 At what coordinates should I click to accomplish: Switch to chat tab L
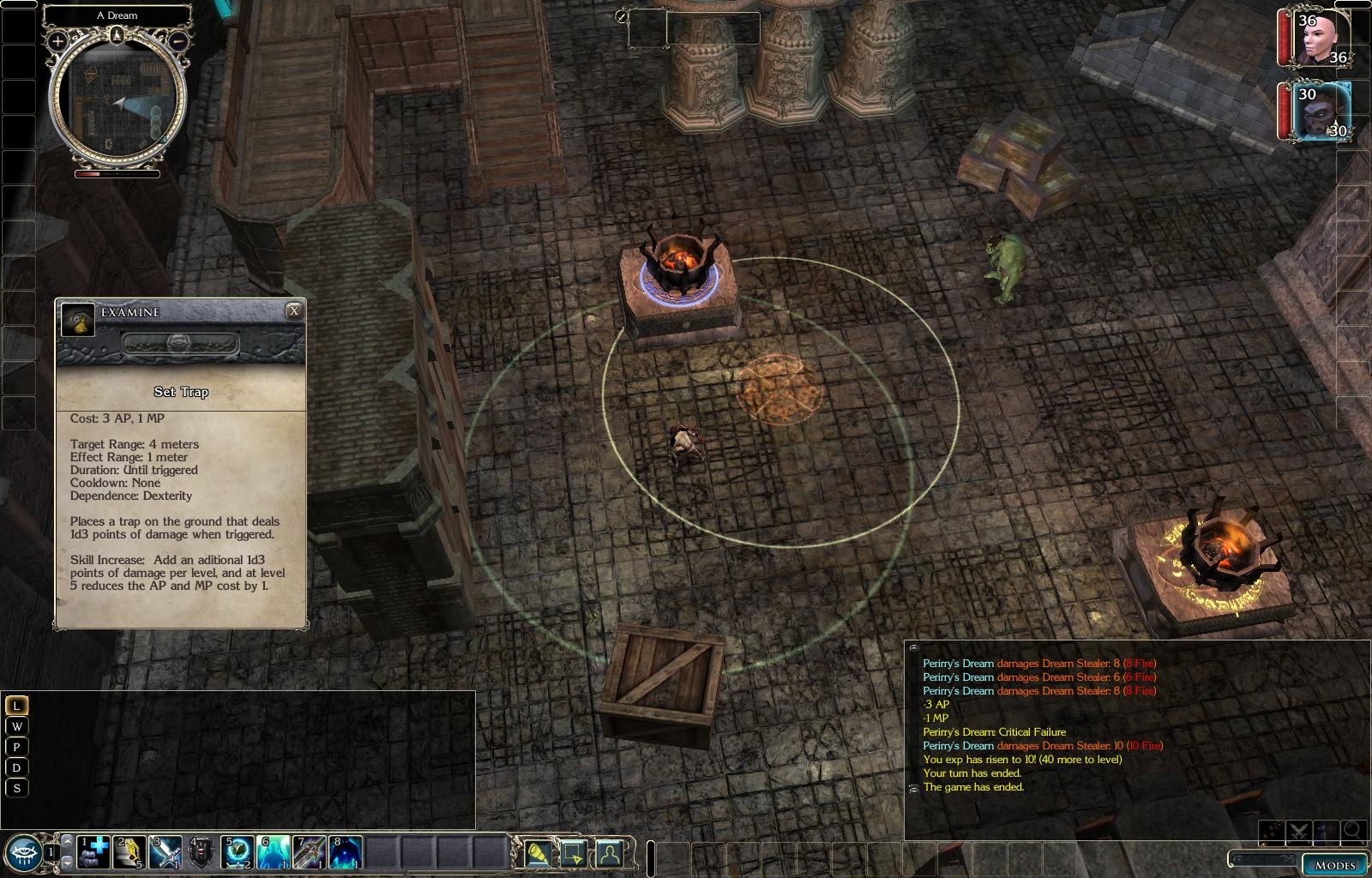tap(16, 706)
